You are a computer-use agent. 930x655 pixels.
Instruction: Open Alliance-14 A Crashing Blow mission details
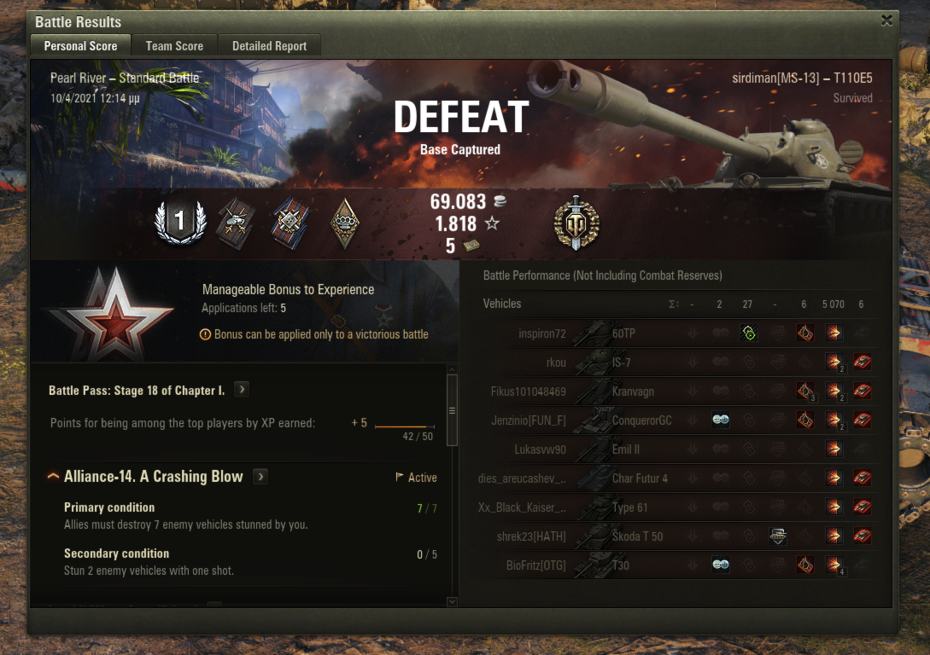point(261,477)
